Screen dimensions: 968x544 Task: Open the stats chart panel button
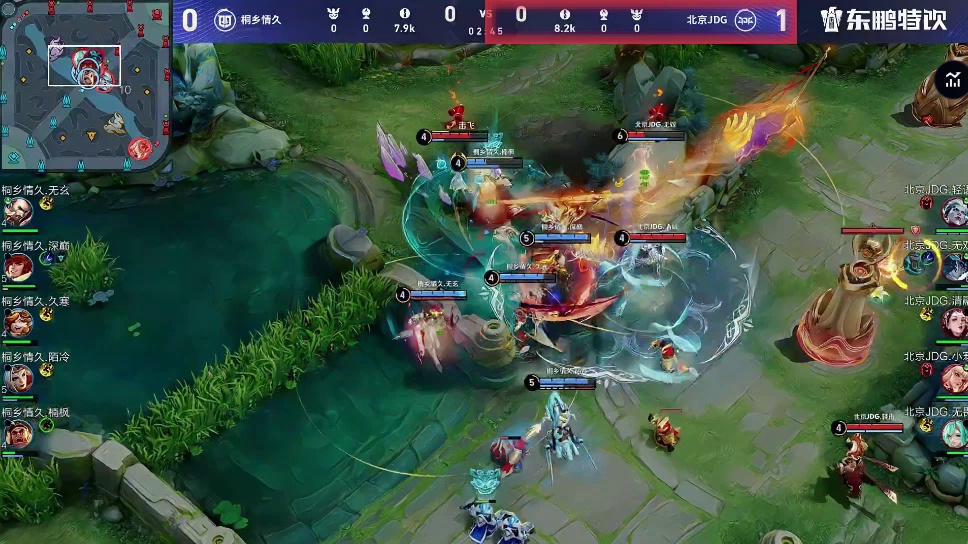click(x=950, y=82)
